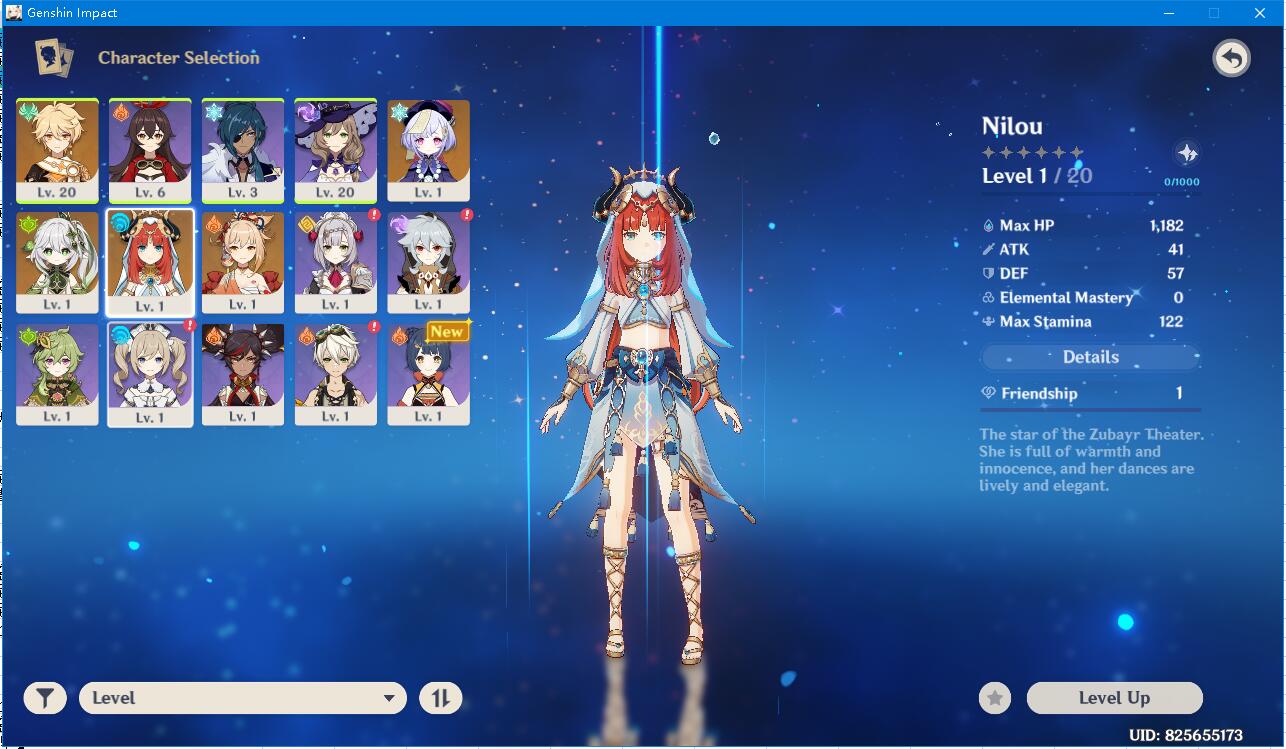Mark Nilou as favorite with star button
Image resolution: width=1286 pixels, height=749 pixels.
pyautogui.click(x=994, y=697)
